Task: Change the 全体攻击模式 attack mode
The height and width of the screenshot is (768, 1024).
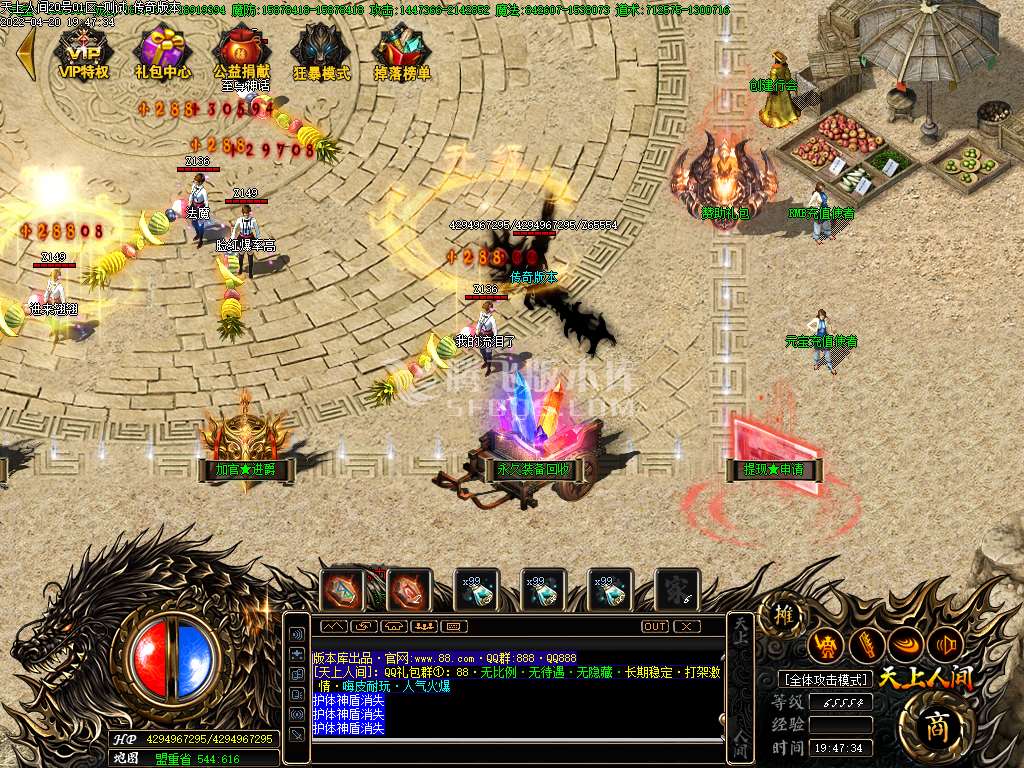Action: click(825, 680)
